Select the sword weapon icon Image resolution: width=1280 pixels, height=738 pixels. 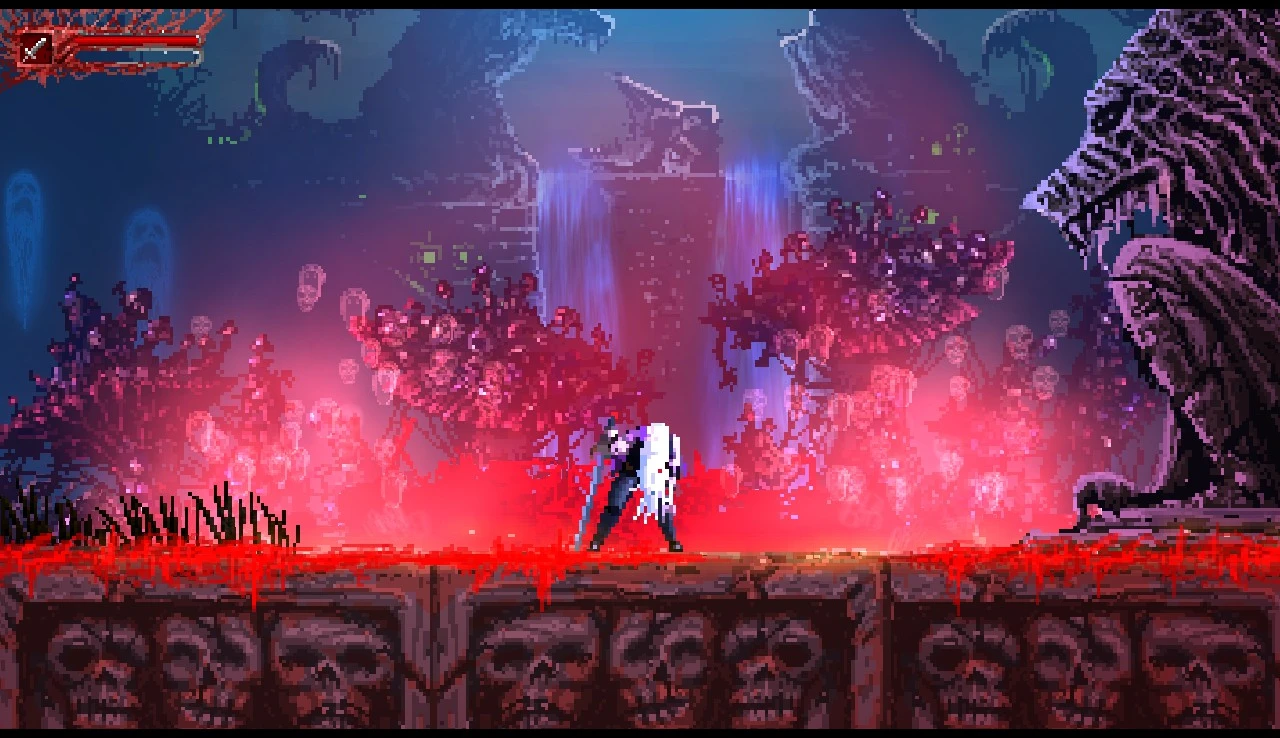(37, 48)
